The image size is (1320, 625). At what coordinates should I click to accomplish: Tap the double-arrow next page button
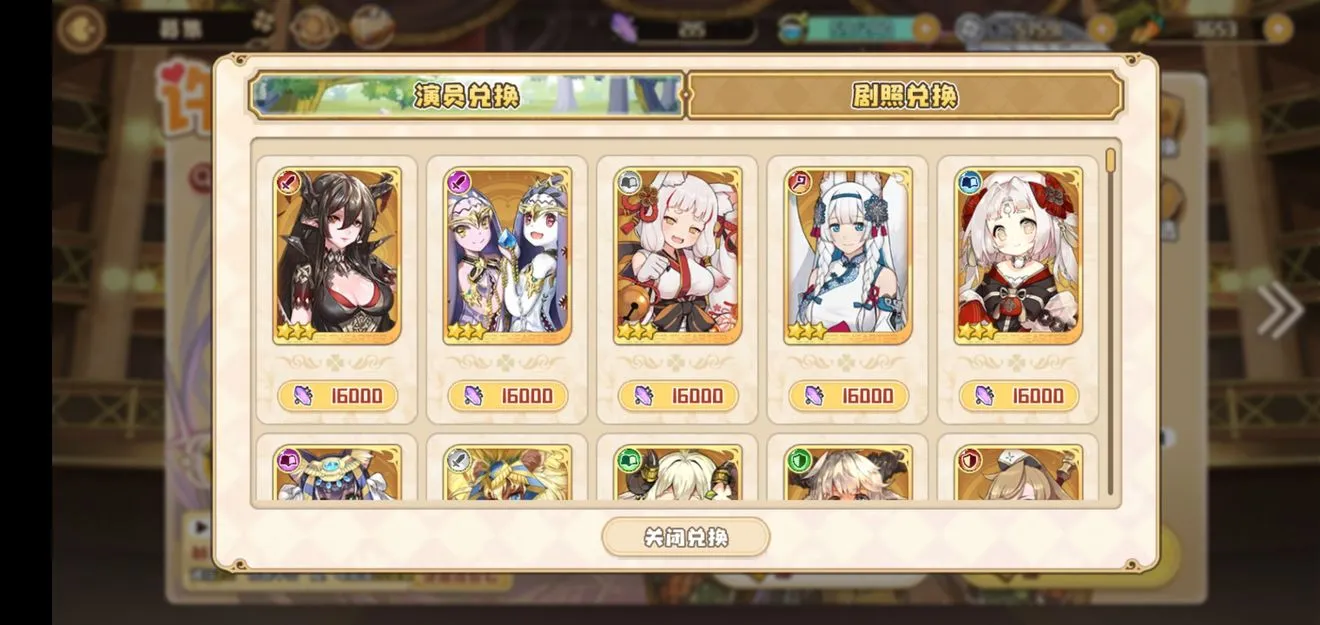coord(1280,311)
